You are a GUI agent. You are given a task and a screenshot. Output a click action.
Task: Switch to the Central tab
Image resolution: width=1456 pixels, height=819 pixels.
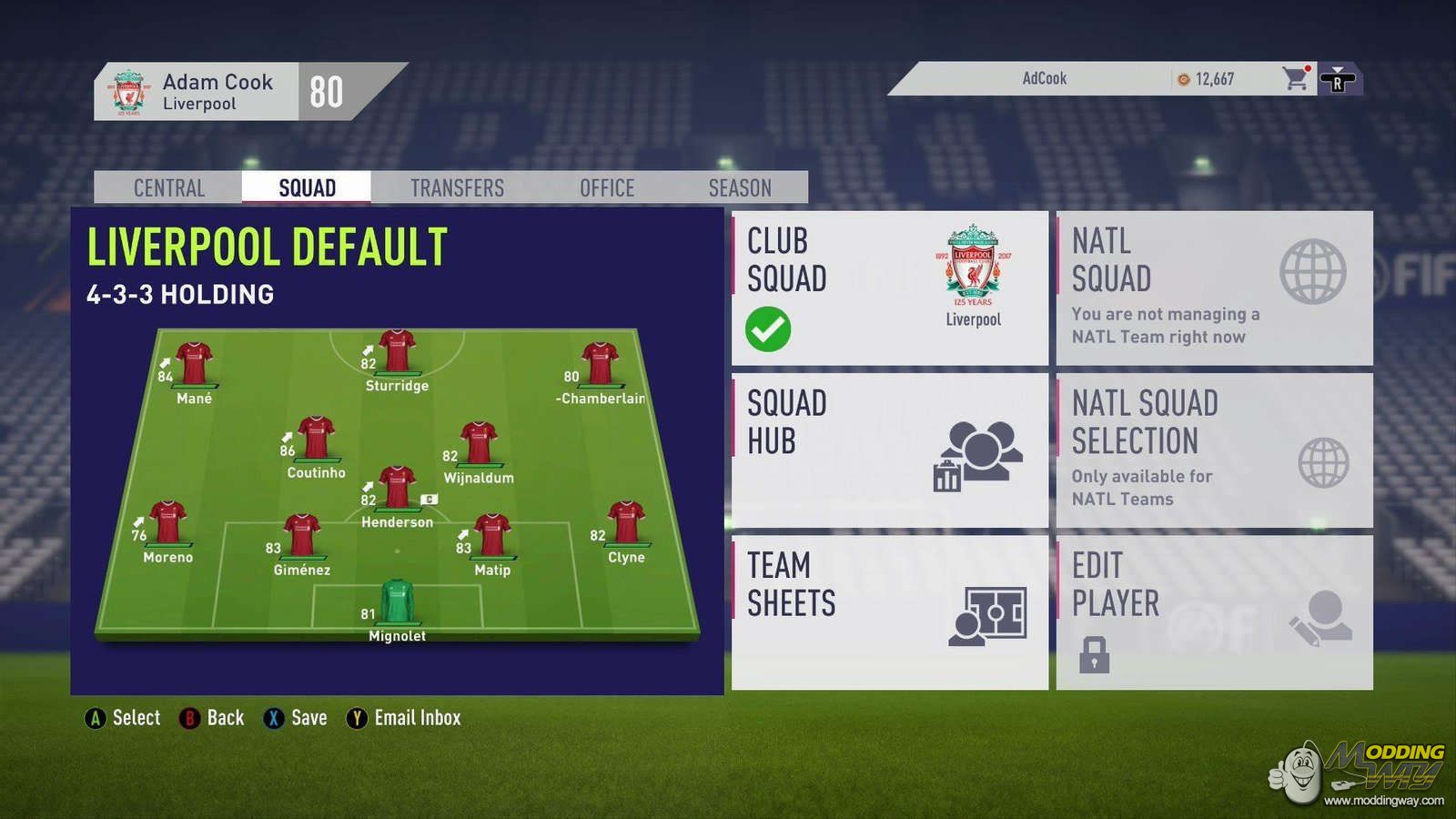coord(169,187)
